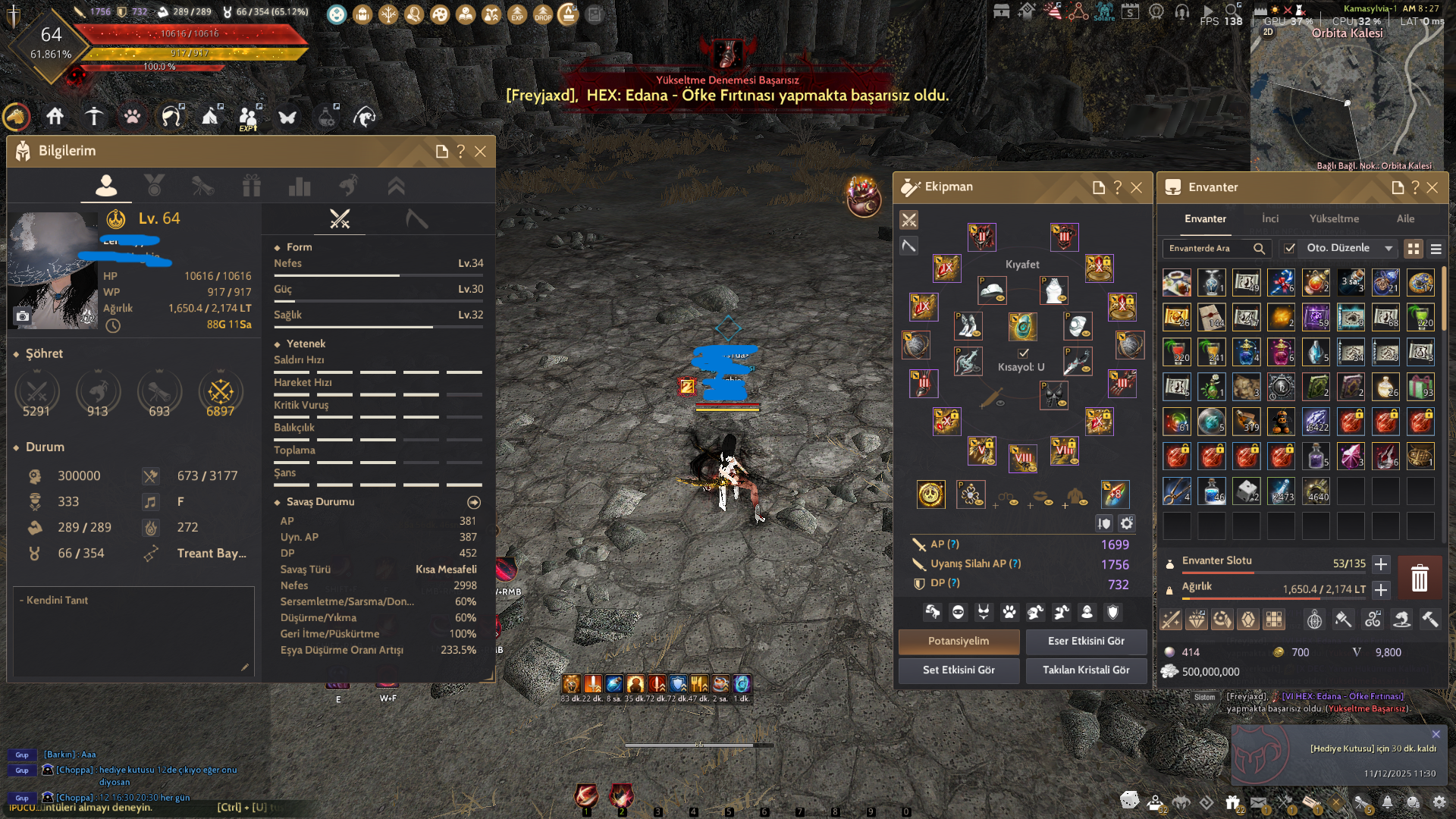The height and width of the screenshot is (819, 1456).
Task: Toggle the Oto. Düzenle checkbox
Action: tap(1289, 248)
